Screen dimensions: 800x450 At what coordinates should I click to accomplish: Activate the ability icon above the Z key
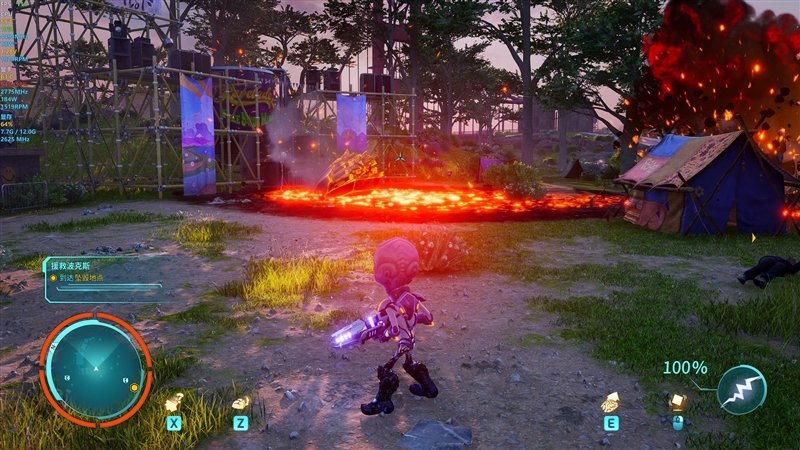(240, 402)
